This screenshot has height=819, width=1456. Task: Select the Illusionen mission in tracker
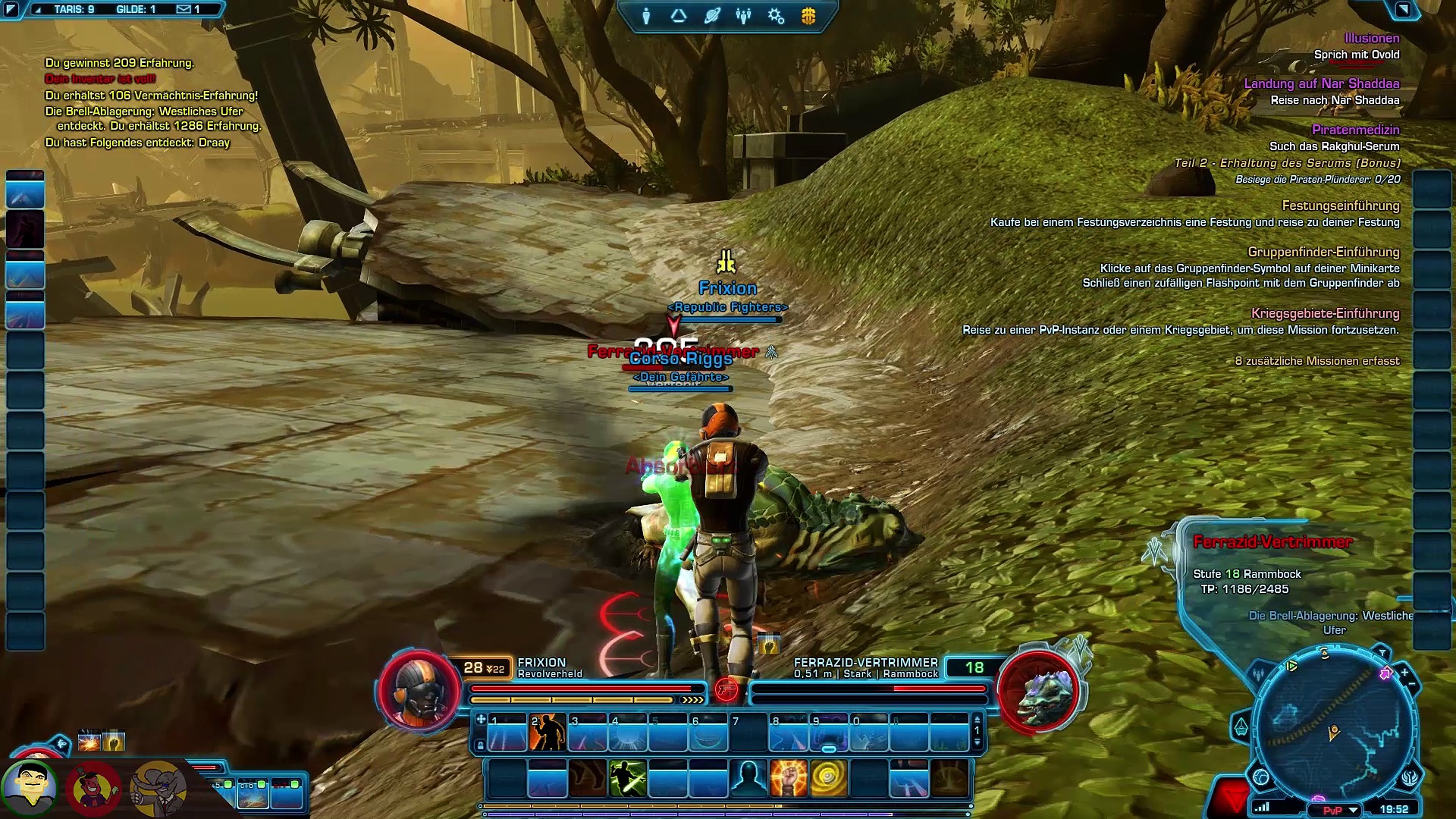pyautogui.click(x=1371, y=38)
